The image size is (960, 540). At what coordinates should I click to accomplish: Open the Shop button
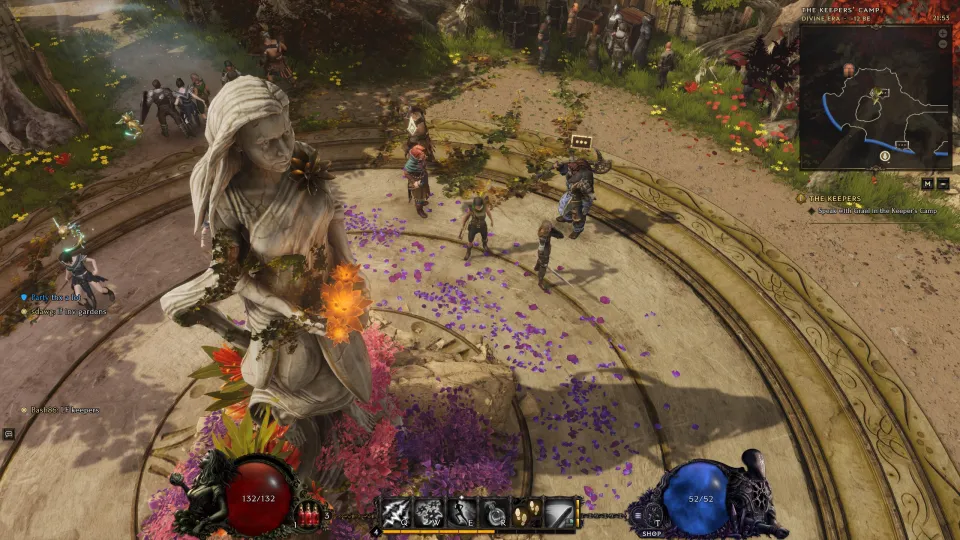[652, 533]
